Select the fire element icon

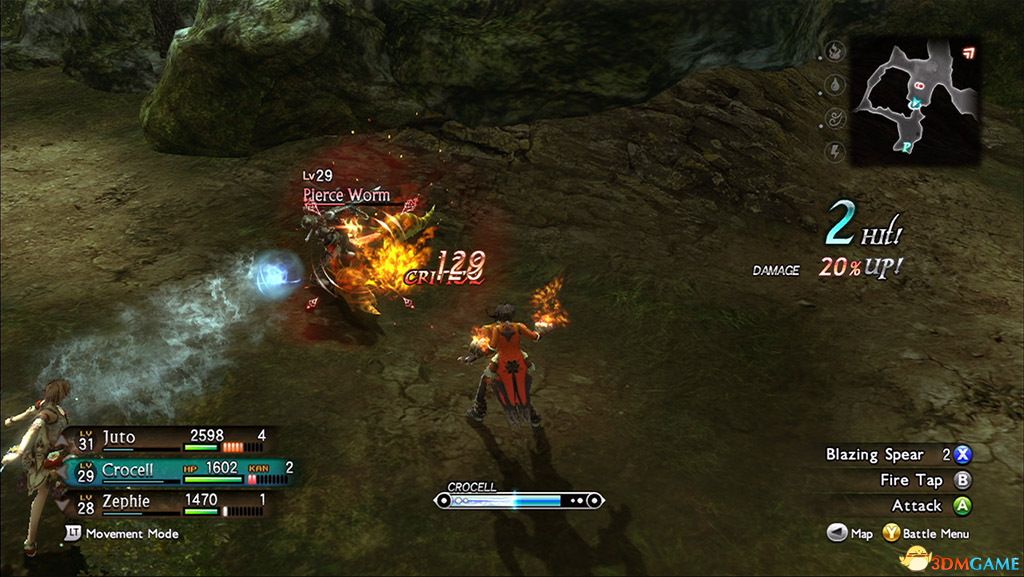834,50
